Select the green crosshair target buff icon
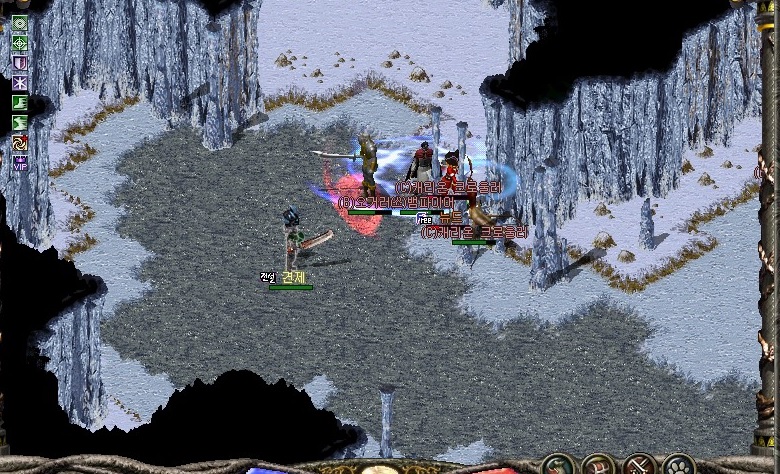 tap(20, 44)
